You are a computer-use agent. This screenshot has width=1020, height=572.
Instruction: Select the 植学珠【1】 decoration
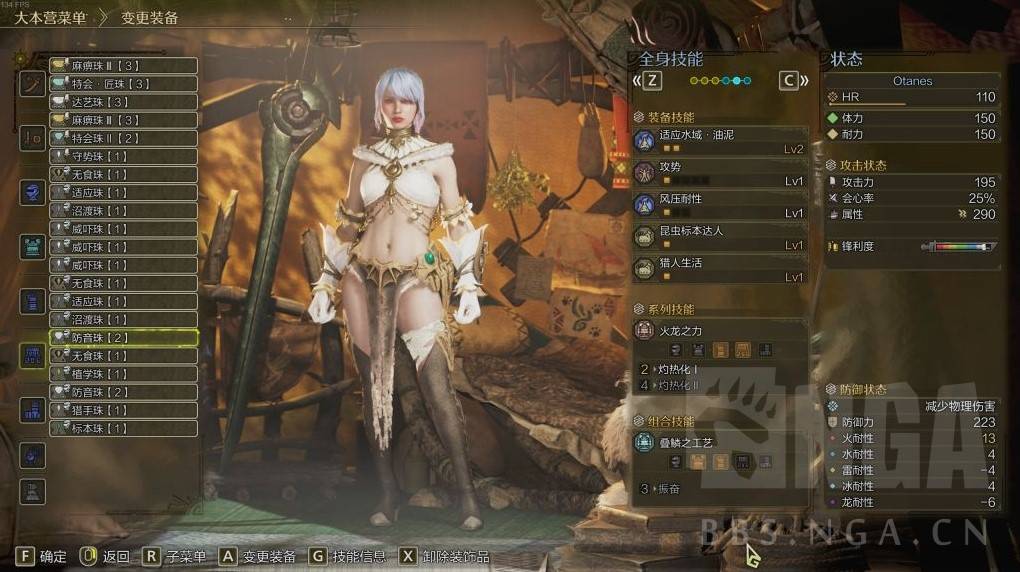[123, 374]
